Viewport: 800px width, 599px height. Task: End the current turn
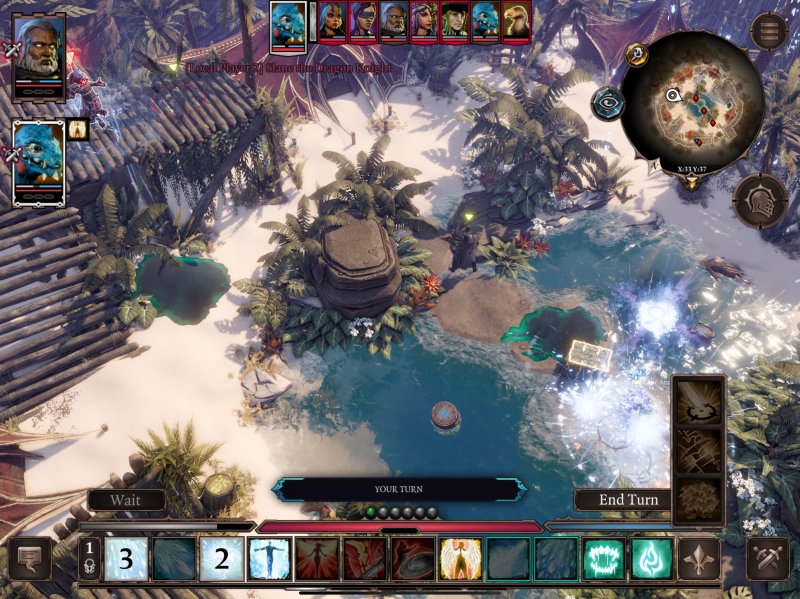tap(629, 499)
